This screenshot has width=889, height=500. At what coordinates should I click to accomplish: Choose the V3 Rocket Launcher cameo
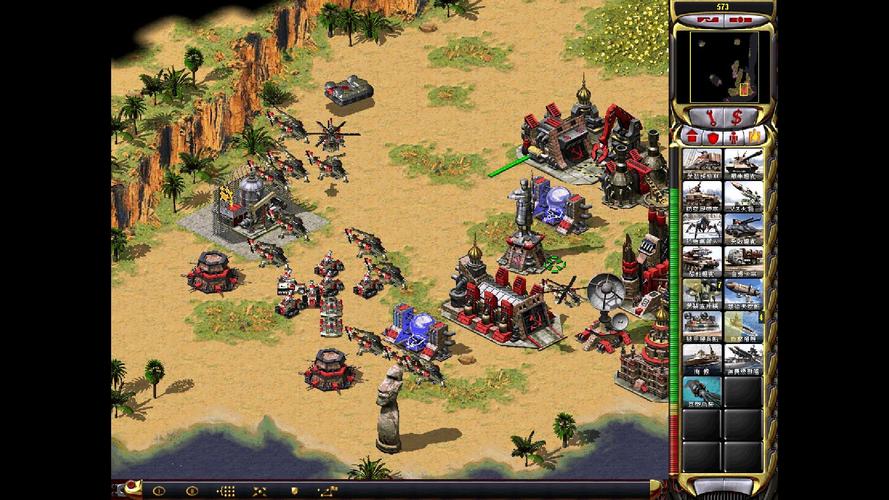743,197
